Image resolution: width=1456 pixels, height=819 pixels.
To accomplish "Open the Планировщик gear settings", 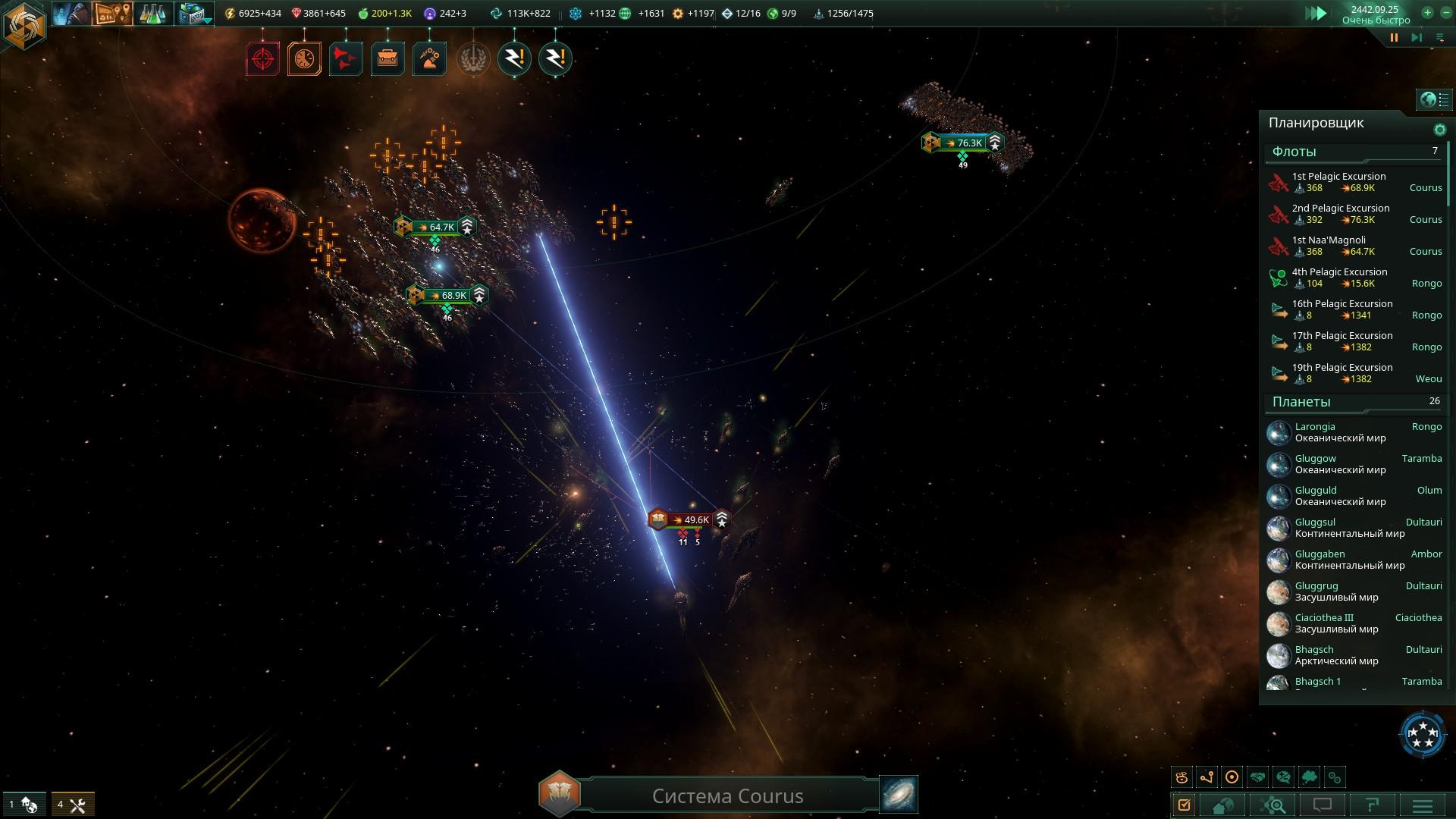I will [x=1439, y=130].
